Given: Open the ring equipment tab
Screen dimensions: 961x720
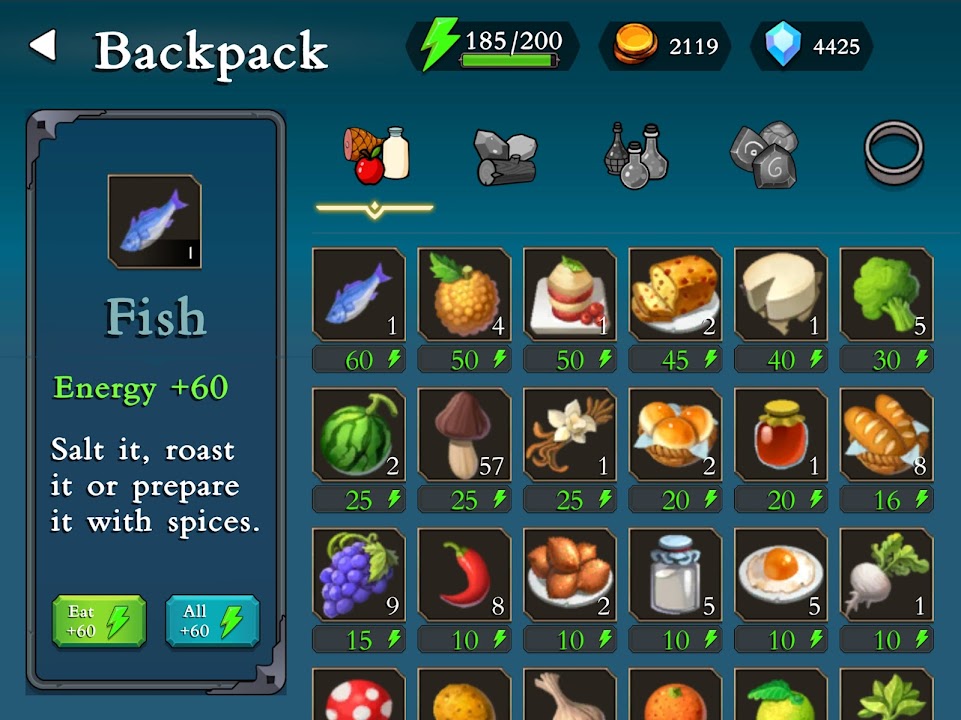Looking at the screenshot, I should 893,153.
